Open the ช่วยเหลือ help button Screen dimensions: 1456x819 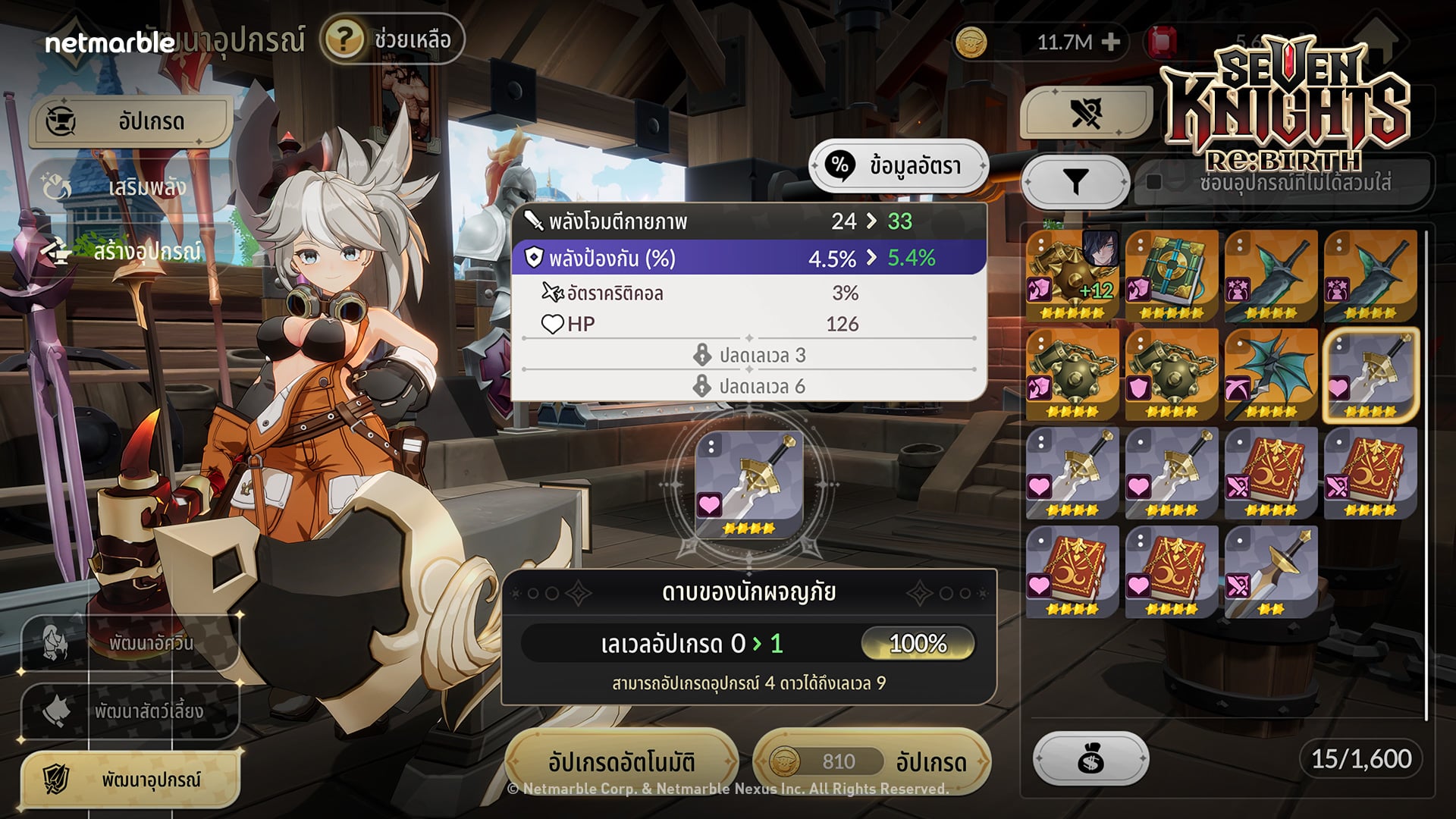(393, 39)
